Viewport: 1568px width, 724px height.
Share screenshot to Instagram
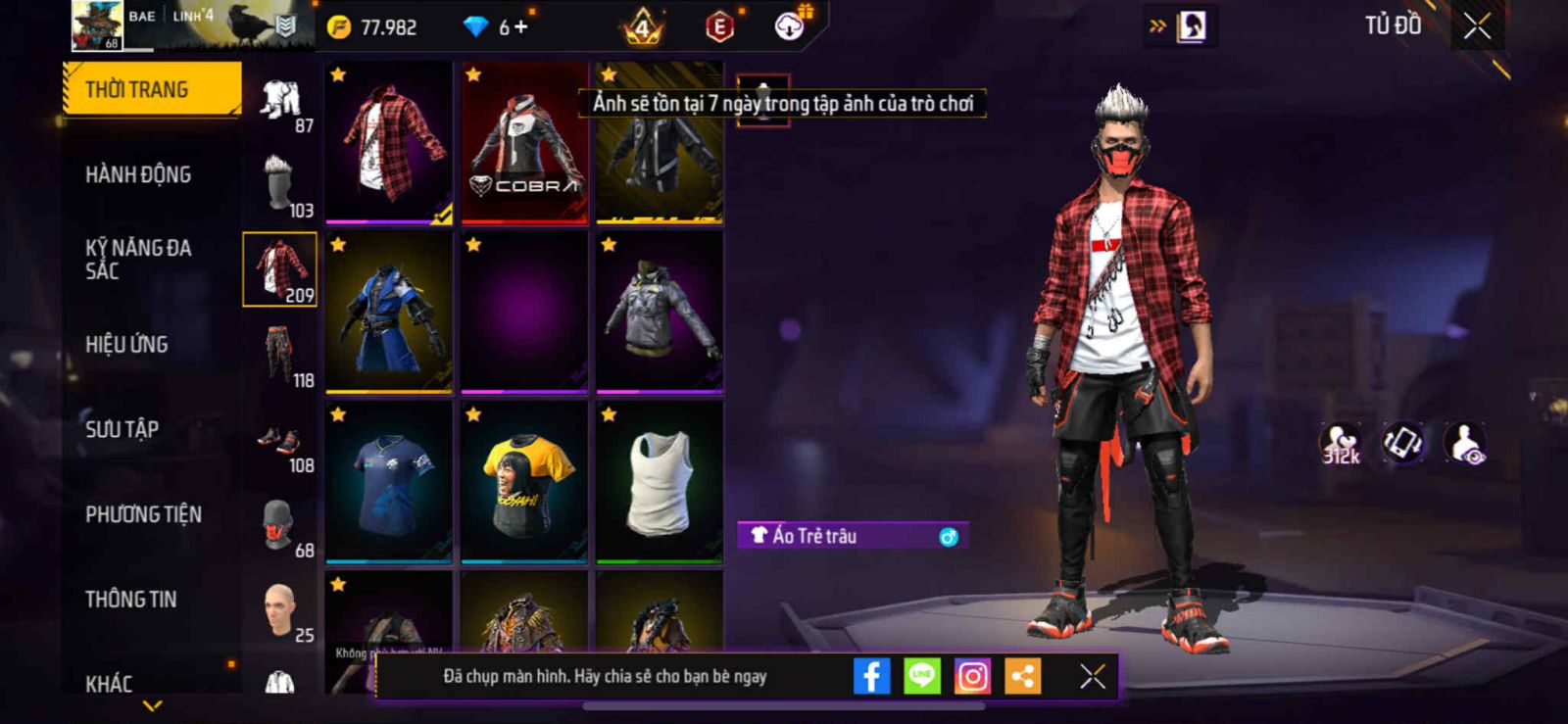click(x=972, y=676)
